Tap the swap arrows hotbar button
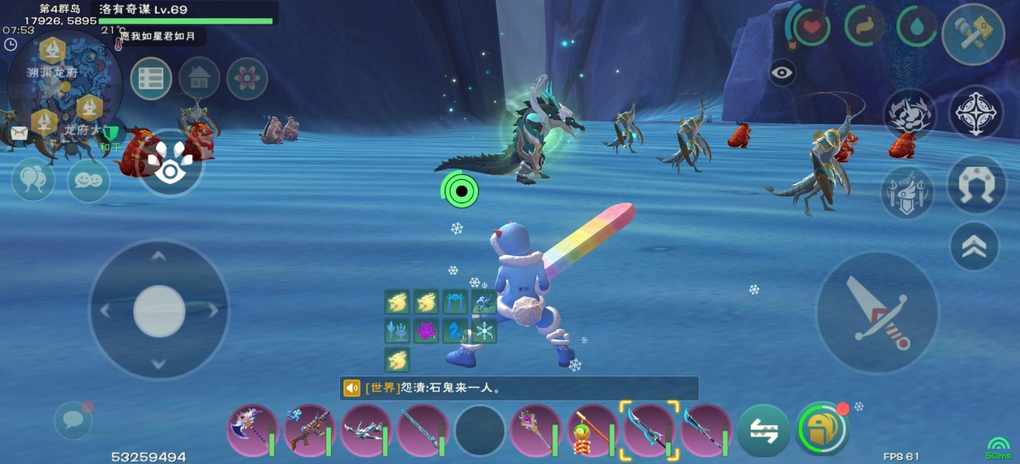Screen dimensions: 1020x464 [x=765, y=430]
